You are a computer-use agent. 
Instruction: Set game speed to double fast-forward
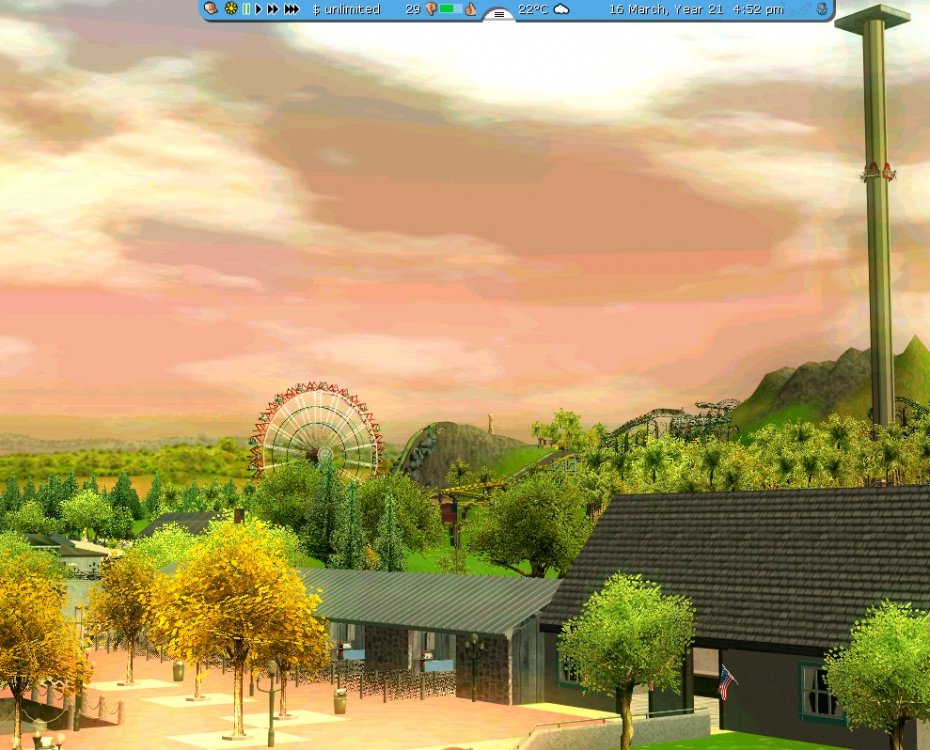pyautogui.click(x=272, y=9)
